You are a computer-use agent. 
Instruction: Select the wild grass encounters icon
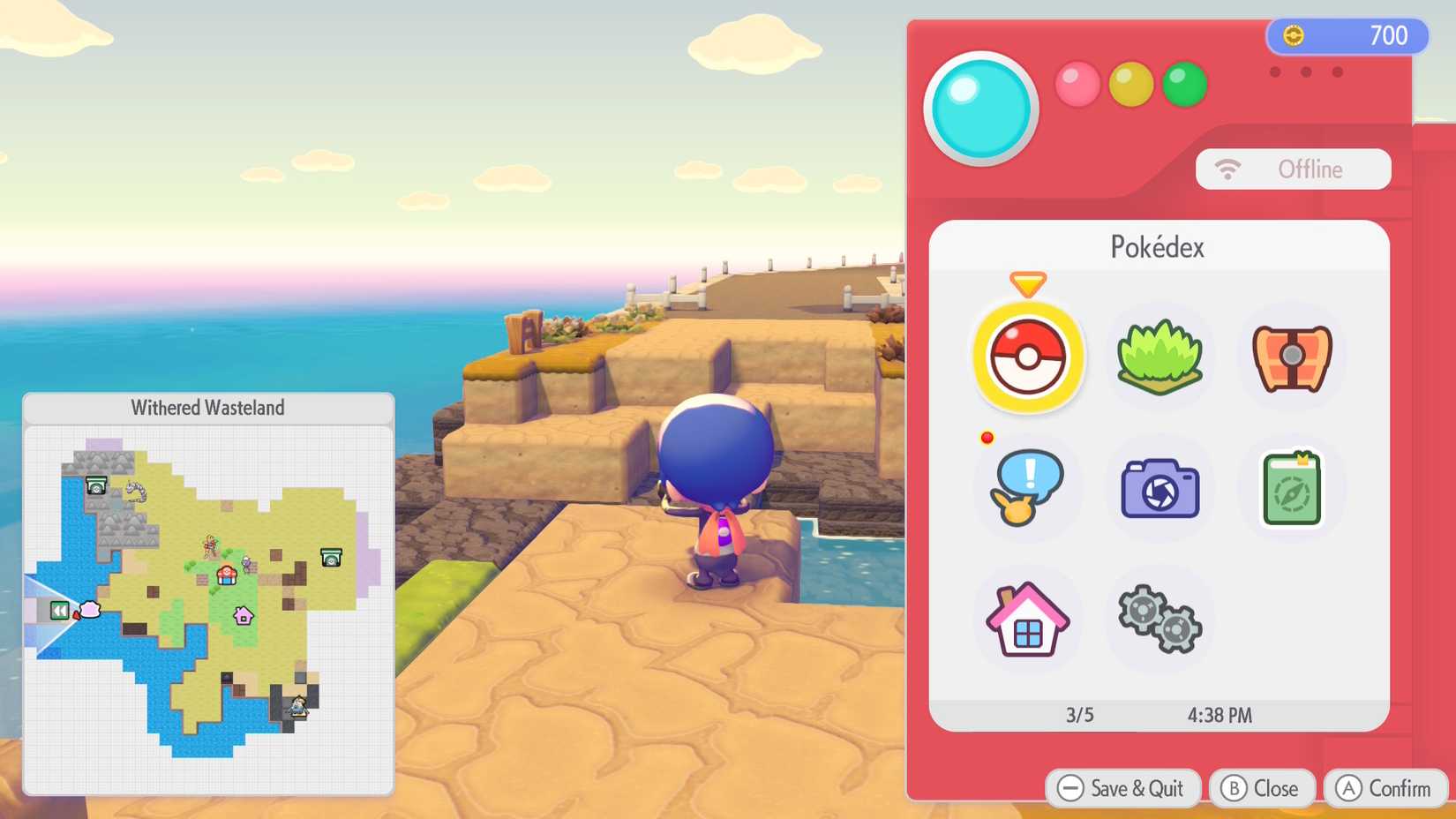tap(1159, 357)
